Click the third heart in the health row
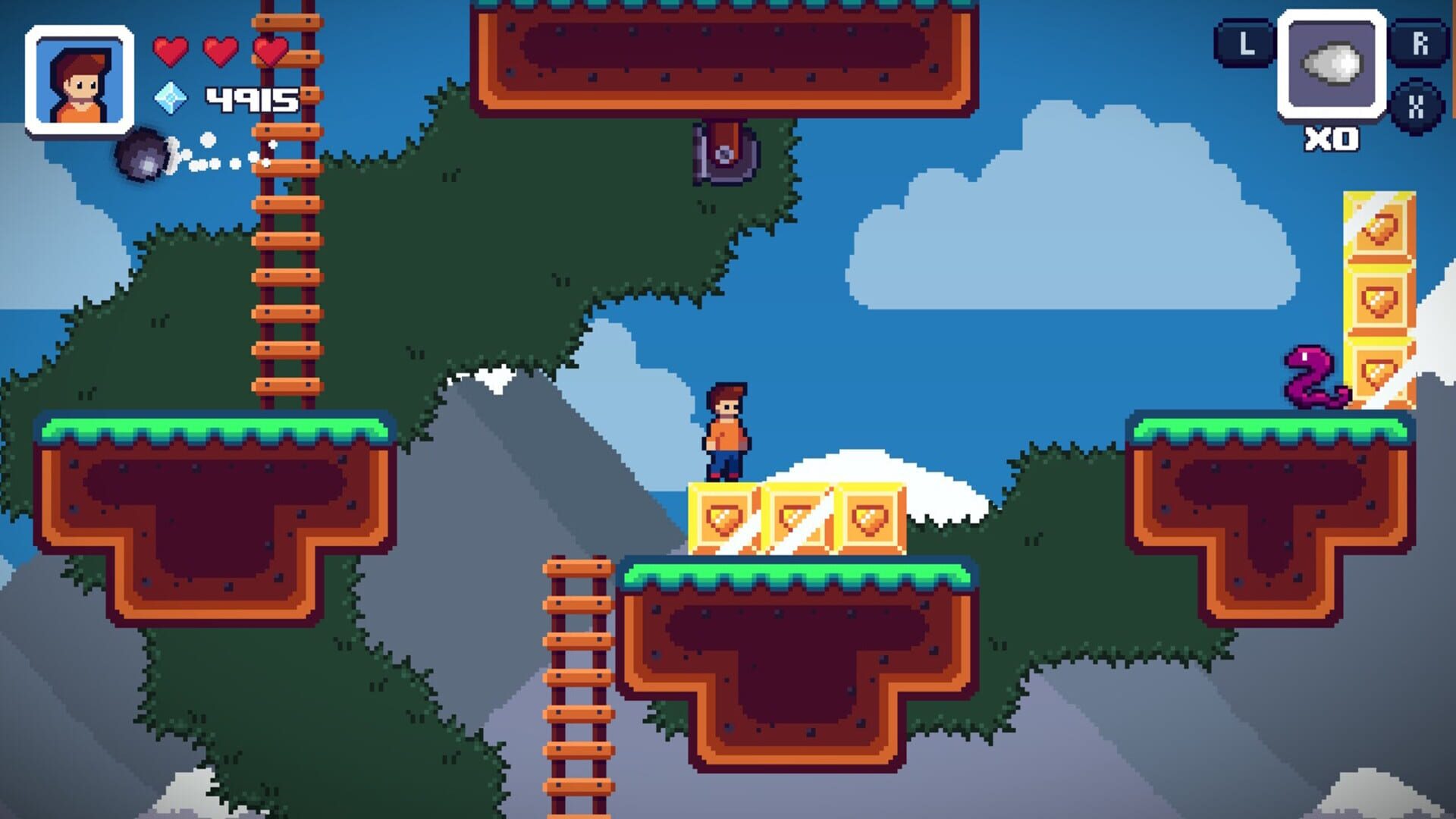1456x819 pixels. (x=269, y=53)
